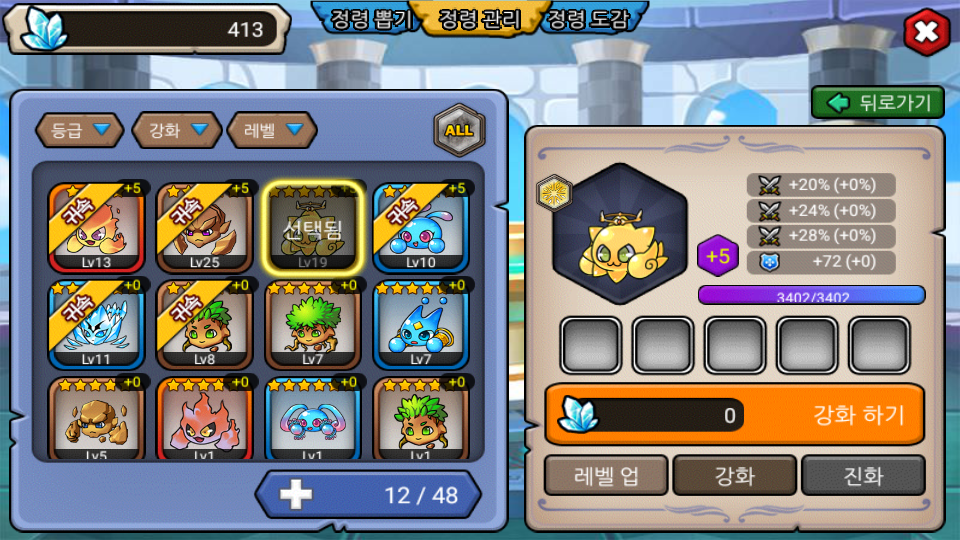This screenshot has height=540, width=960.
Task: Select the Lv25 brown spirit card
Action: click(x=204, y=228)
